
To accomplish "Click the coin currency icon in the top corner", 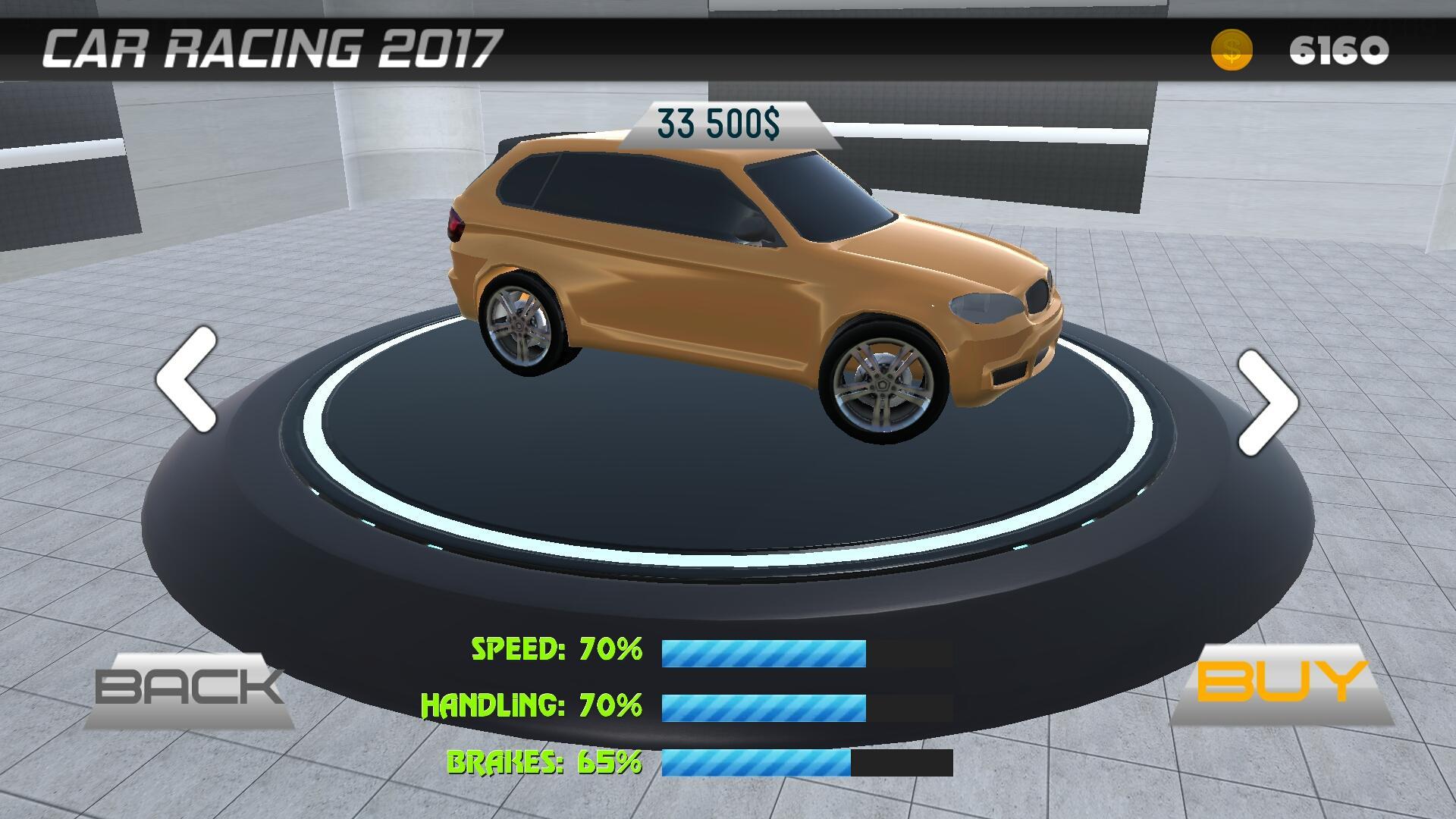I will (x=1233, y=49).
